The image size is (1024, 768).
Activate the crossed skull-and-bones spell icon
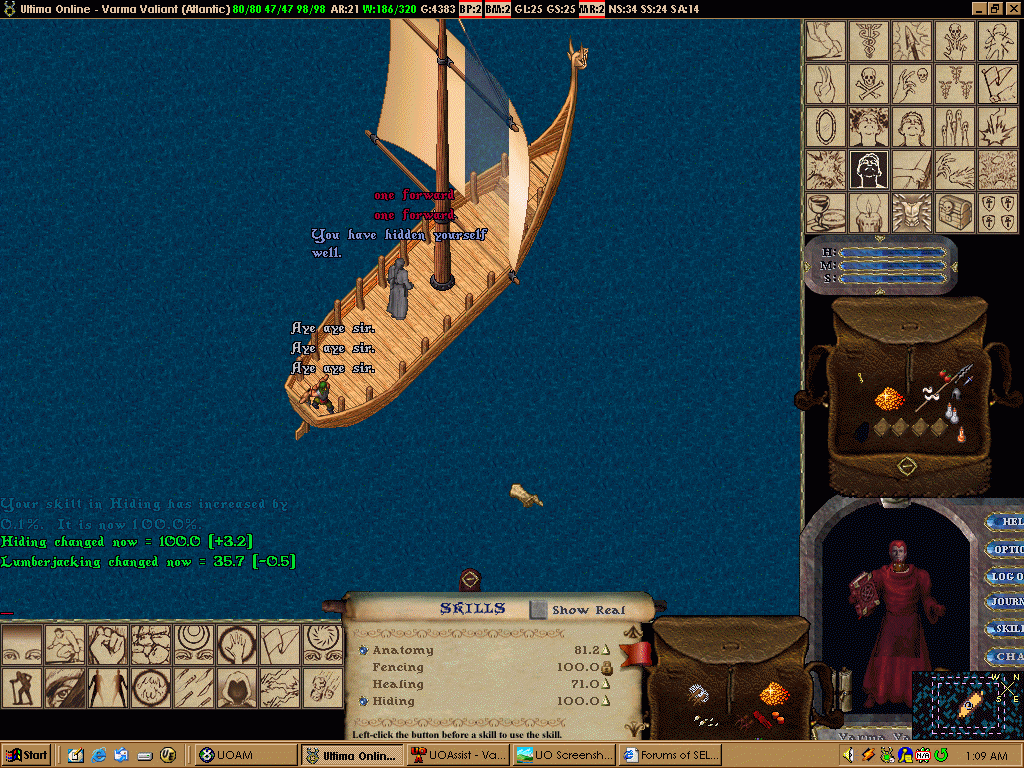pos(868,84)
